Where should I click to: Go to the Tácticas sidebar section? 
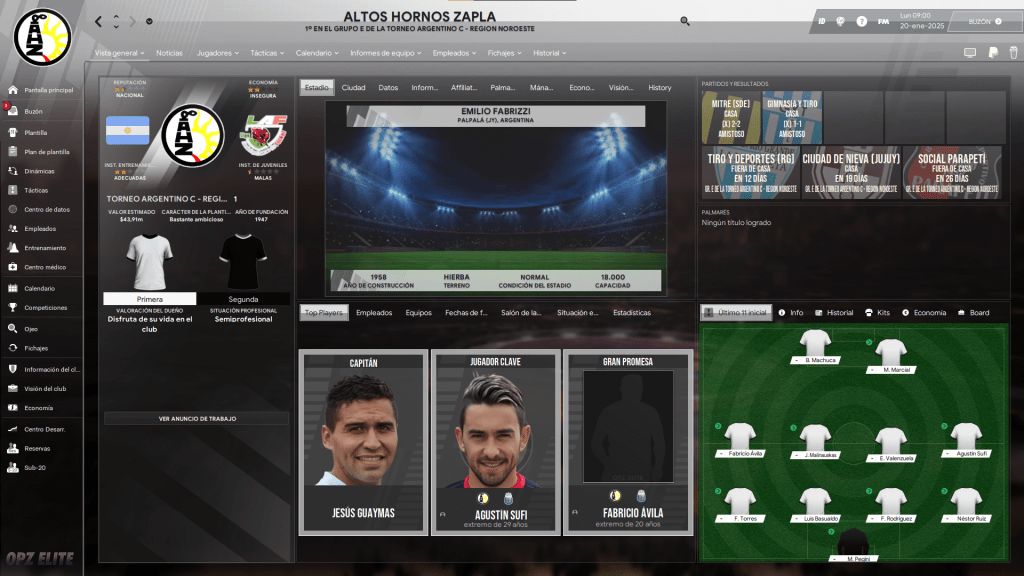coord(36,189)
